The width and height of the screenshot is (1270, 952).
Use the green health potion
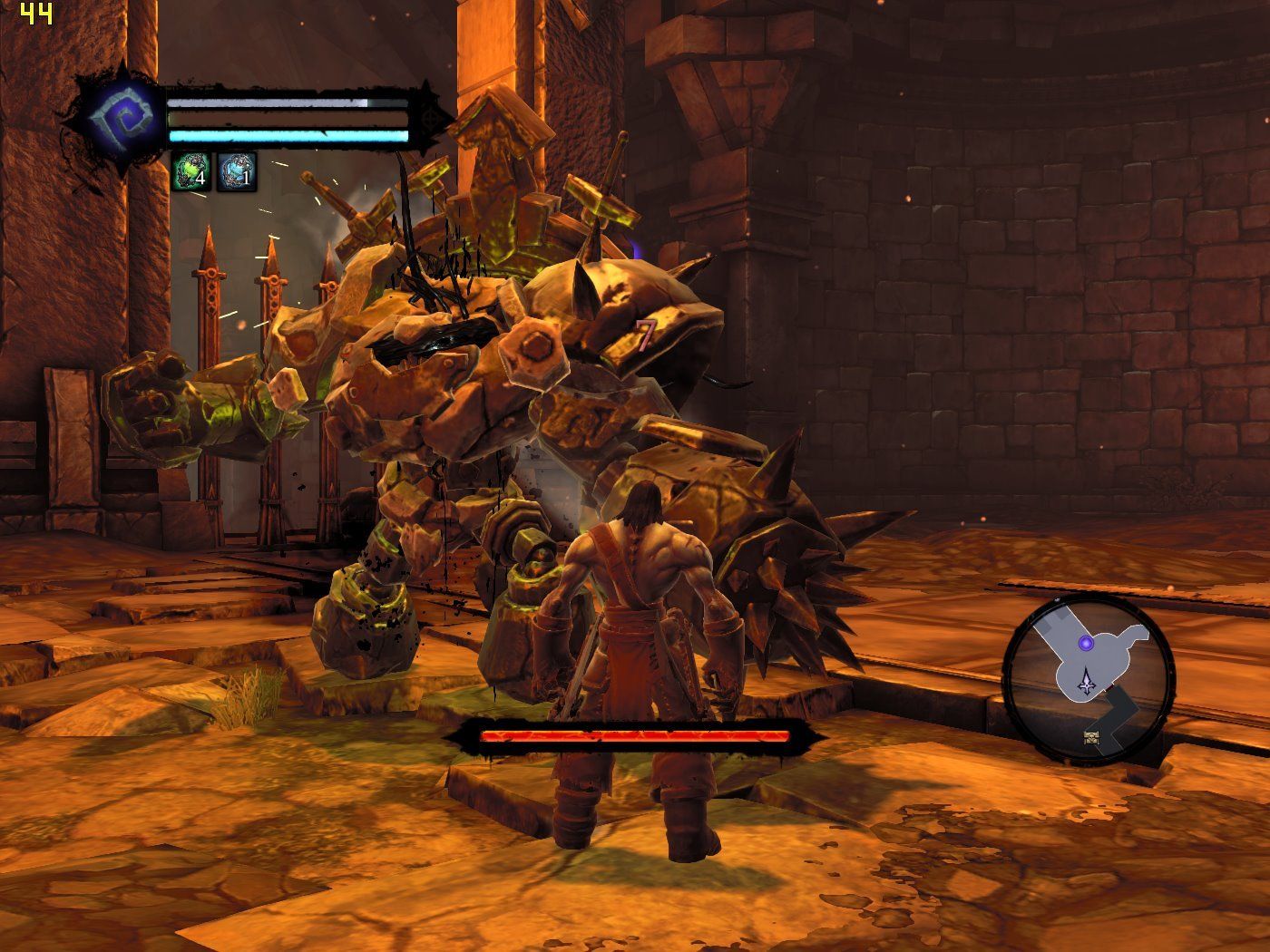tap(192, 171)
